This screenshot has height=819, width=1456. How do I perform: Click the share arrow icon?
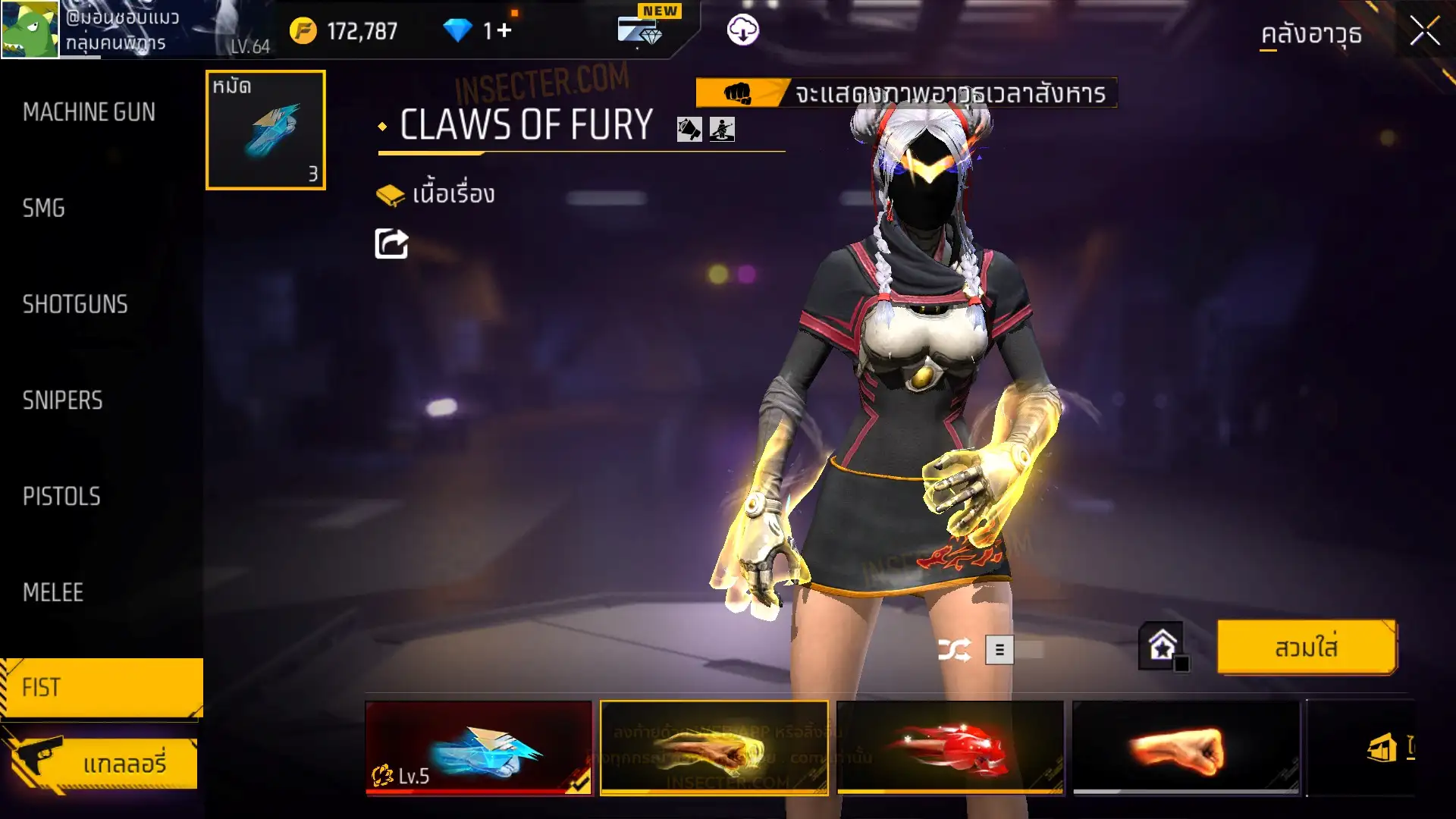pyautogui.click(x=391, y=244)
